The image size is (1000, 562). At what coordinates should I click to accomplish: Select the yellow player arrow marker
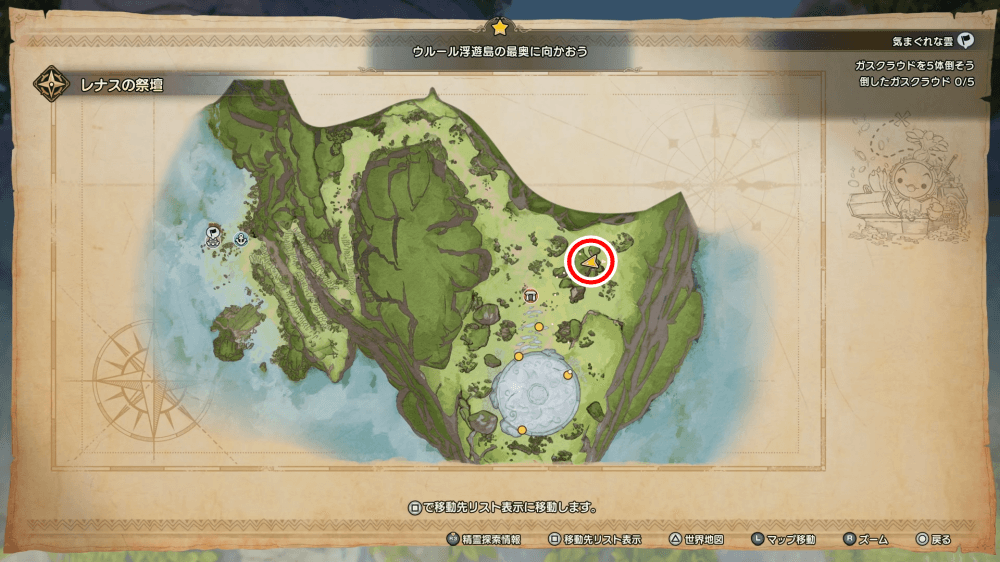pos(591,262)
